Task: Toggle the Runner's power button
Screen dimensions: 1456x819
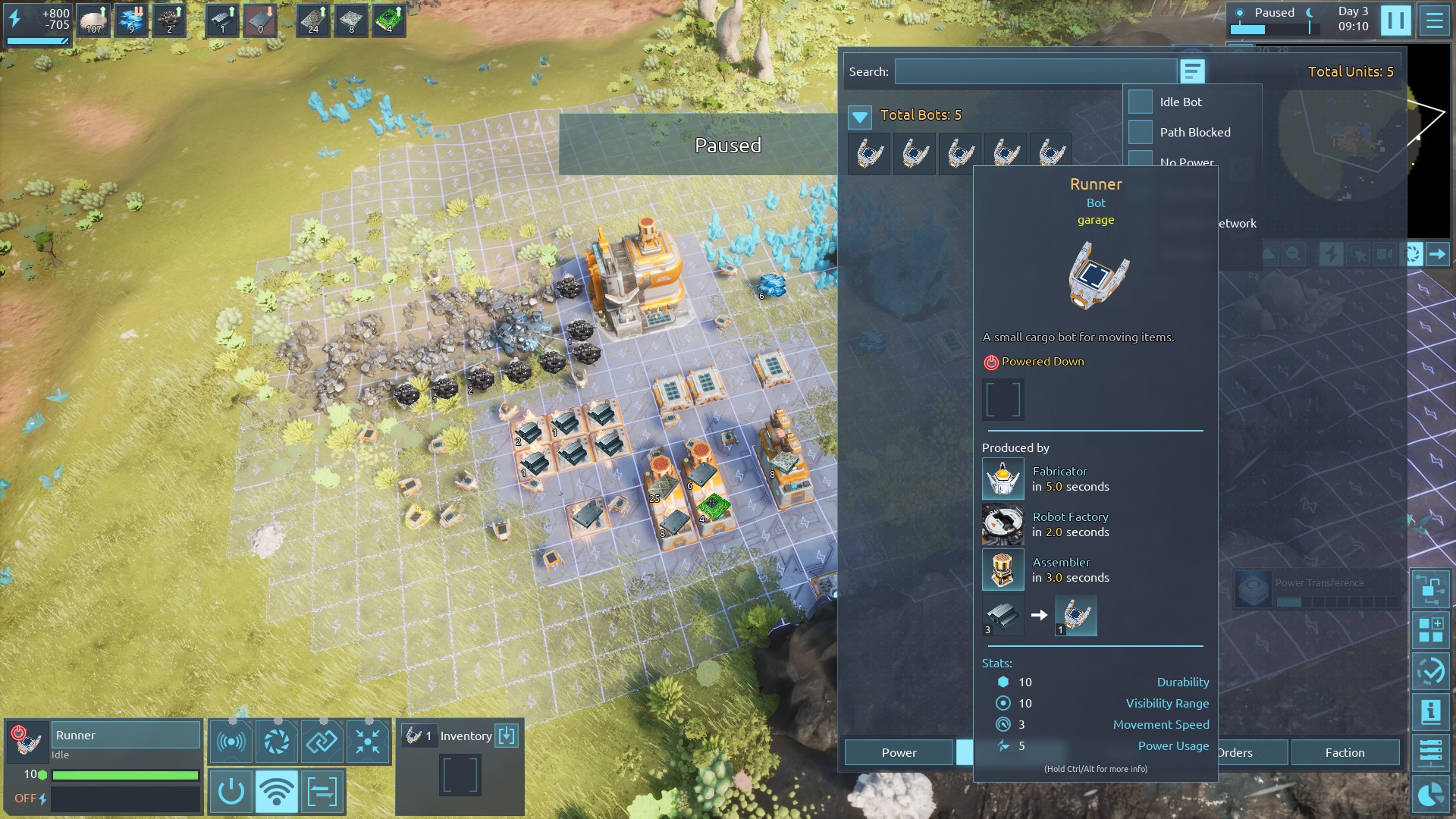Action: pos(231,792)
